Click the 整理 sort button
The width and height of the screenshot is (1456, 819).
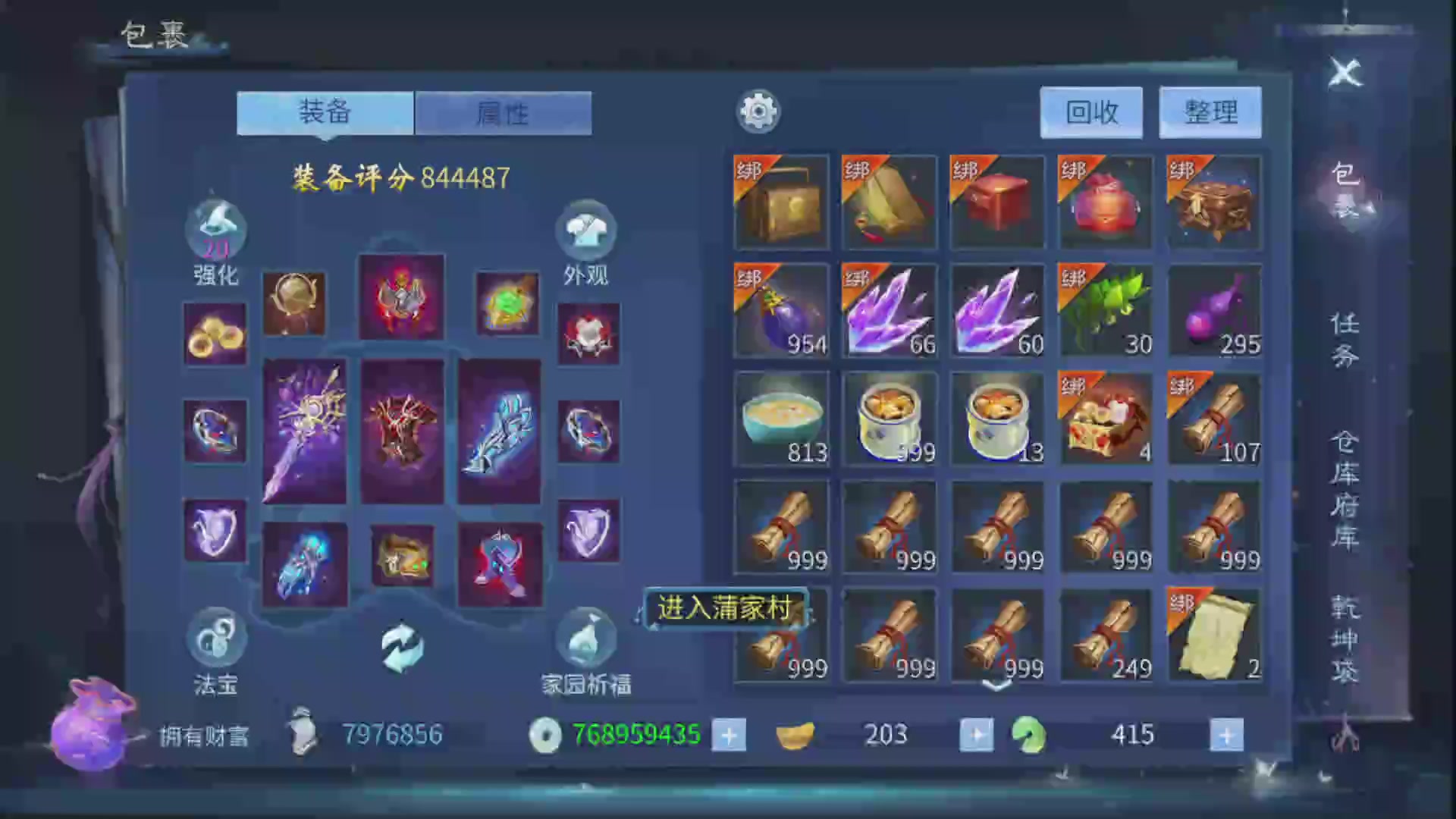(x=1210, y=112)
